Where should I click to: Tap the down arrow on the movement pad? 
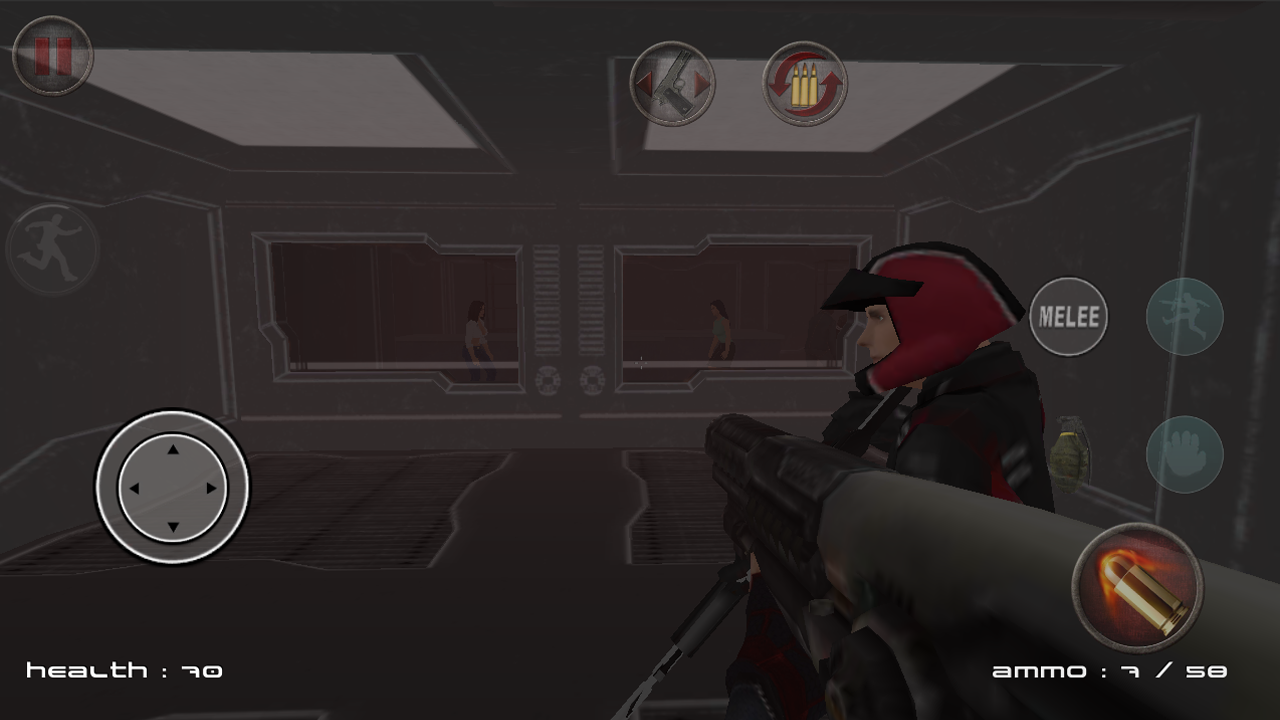pos(171,525)
